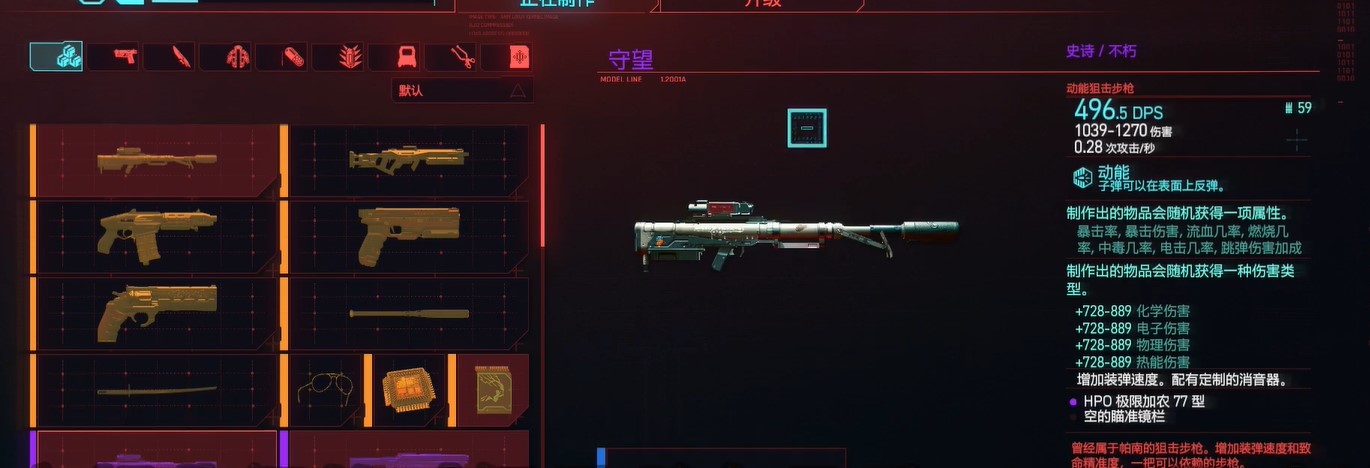1370x468 pixels.
Task: Pick the scope-shaped attachments filter
Action: coord(406,57)
